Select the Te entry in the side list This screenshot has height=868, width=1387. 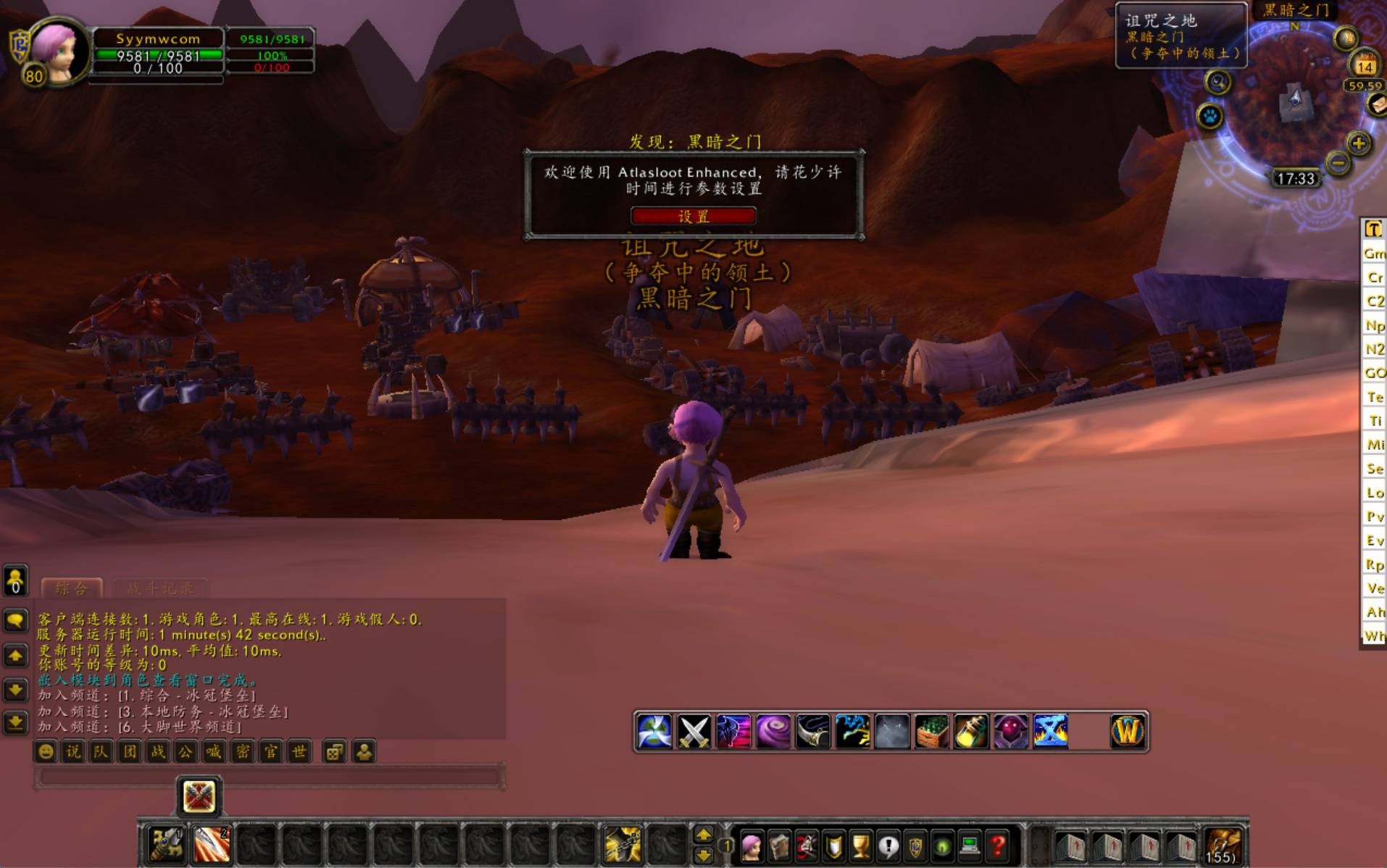pyautogui.click(x=1375, y=397)
